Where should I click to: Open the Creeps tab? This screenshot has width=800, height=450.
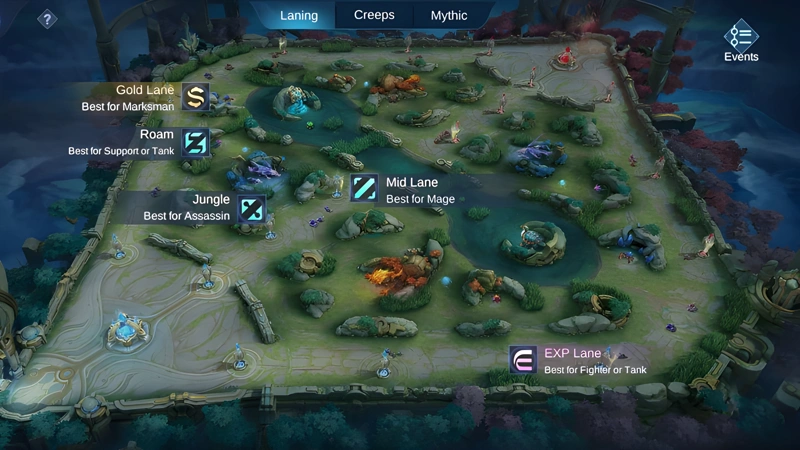(374, 15)
